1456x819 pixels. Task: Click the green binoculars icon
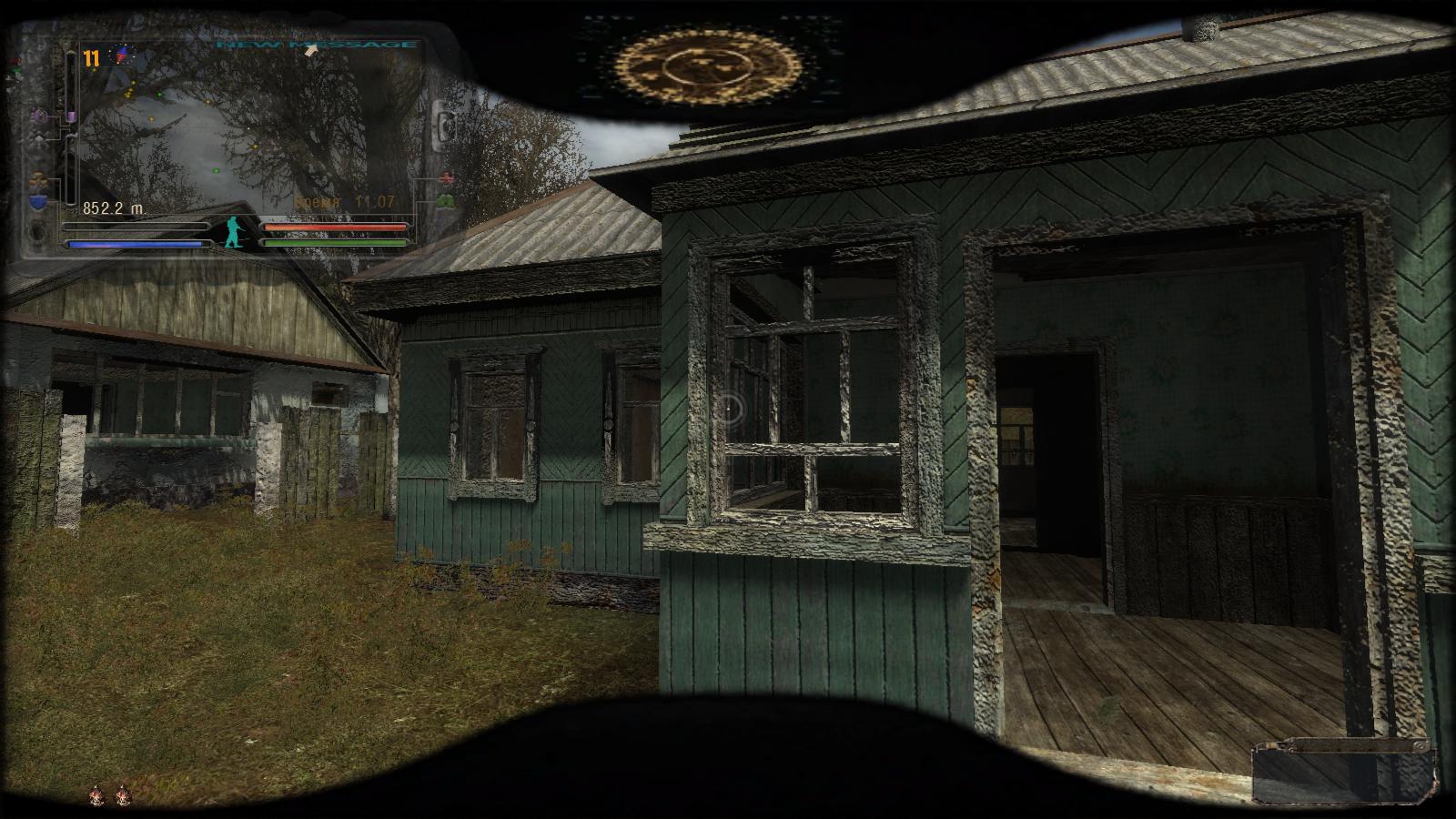[x=446, y=200]
